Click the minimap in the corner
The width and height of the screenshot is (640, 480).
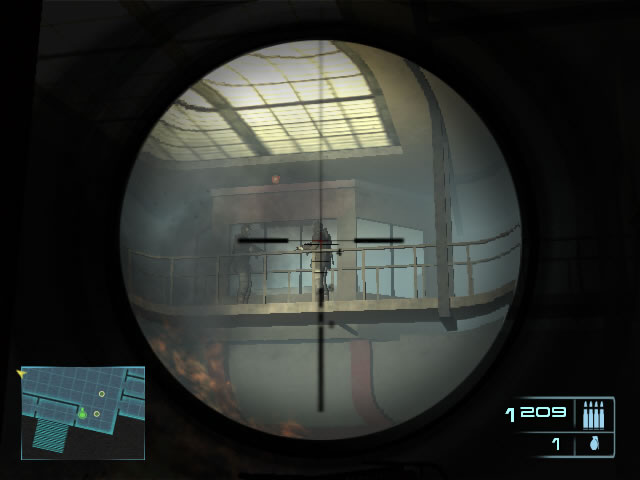[x=83, y=412]
